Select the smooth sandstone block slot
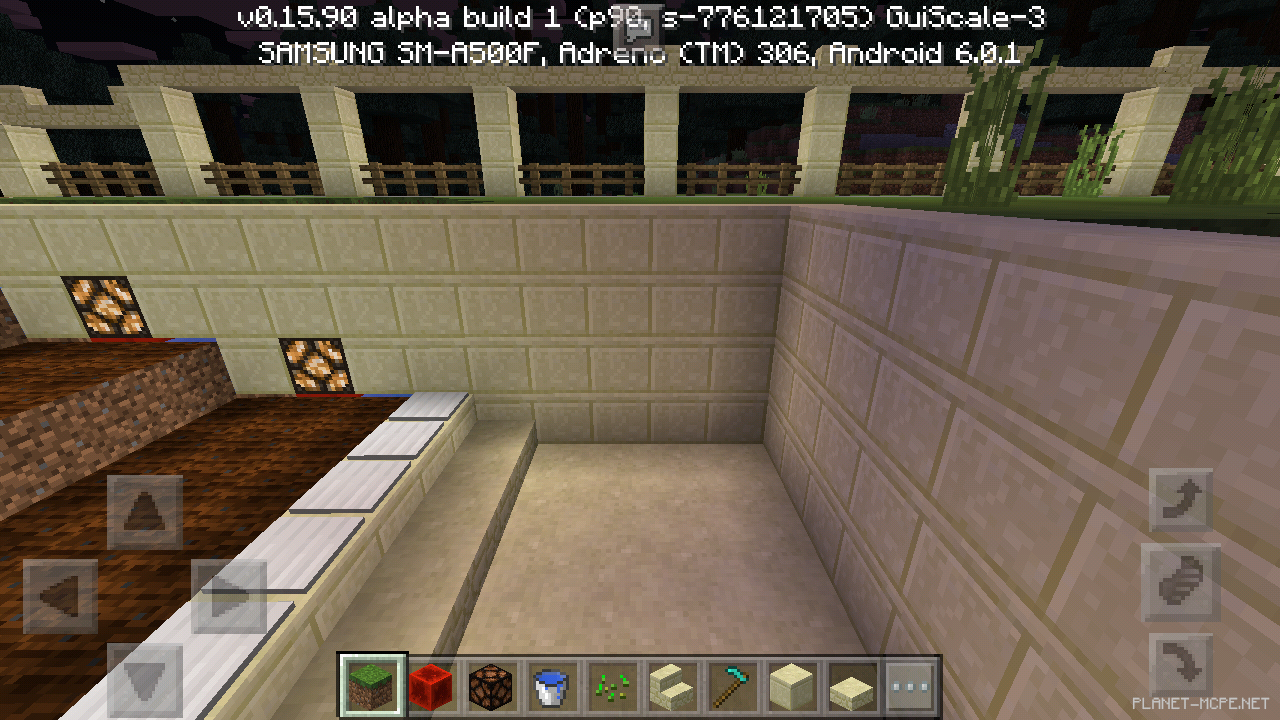Viewport: 1280px width, 720px height. click(791, 686)
